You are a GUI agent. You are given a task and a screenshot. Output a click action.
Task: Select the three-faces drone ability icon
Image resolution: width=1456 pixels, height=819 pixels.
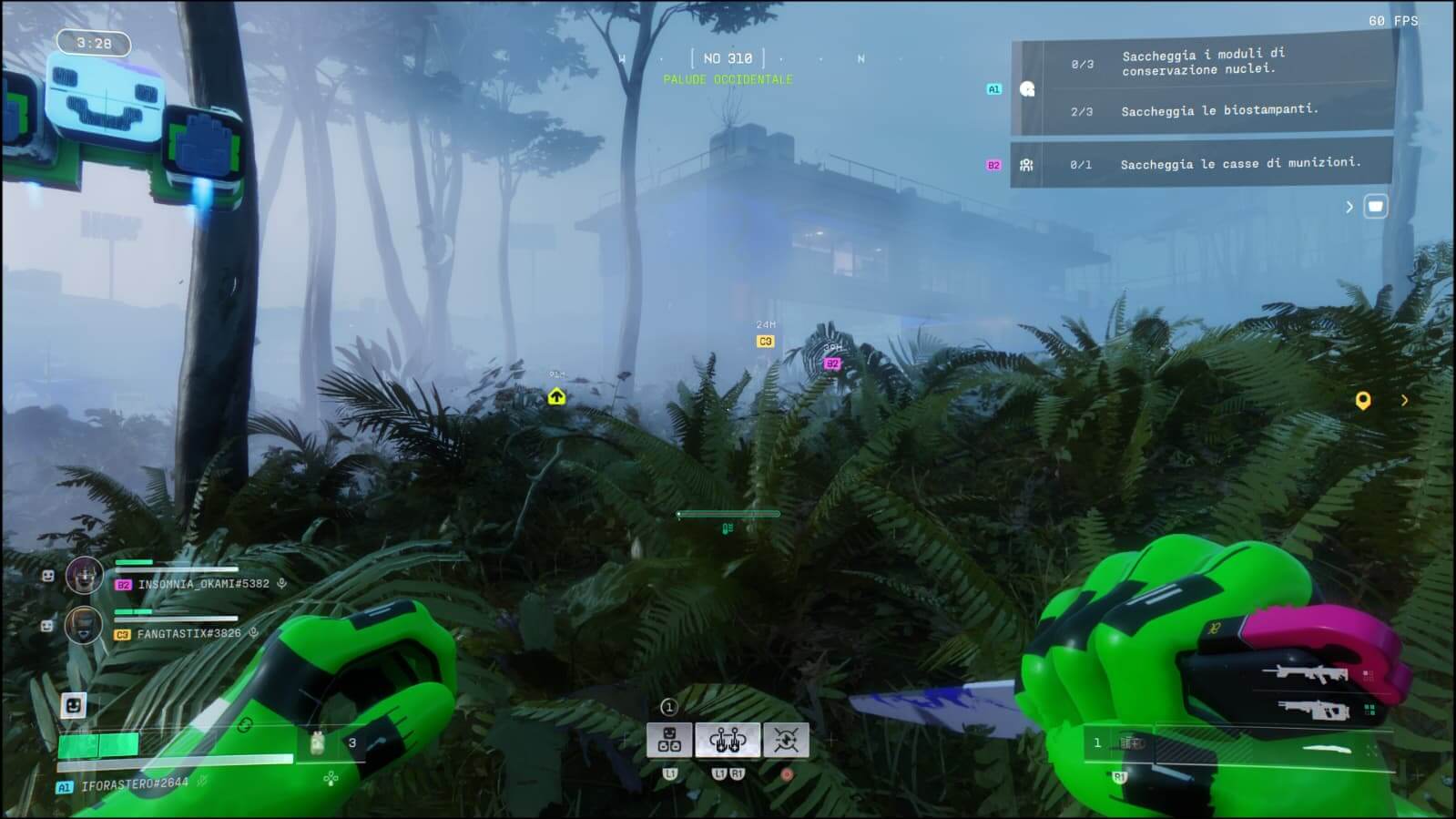pos(669,741)
